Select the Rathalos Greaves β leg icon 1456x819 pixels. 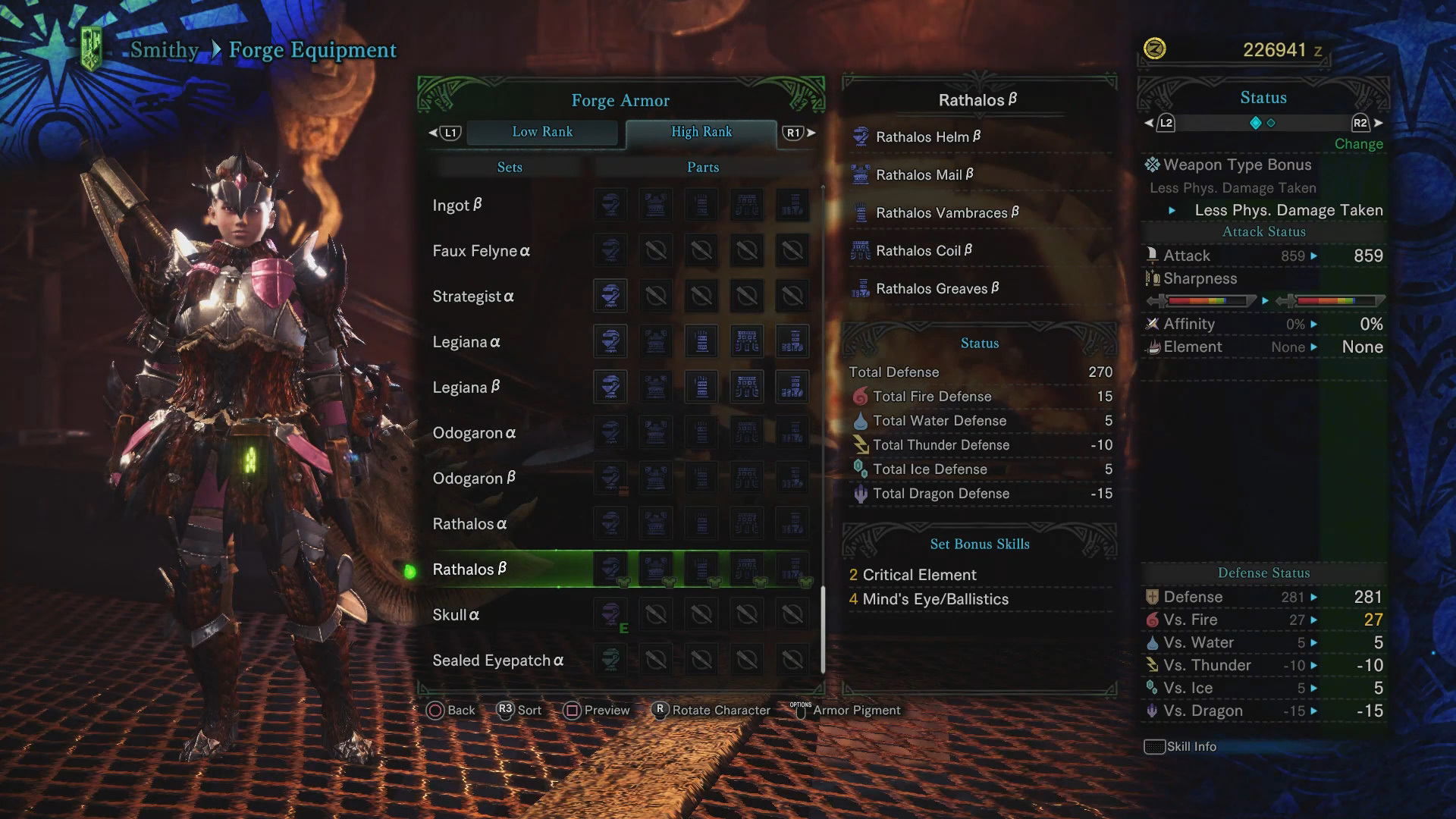pyautogui.click(x=861, y=288)
